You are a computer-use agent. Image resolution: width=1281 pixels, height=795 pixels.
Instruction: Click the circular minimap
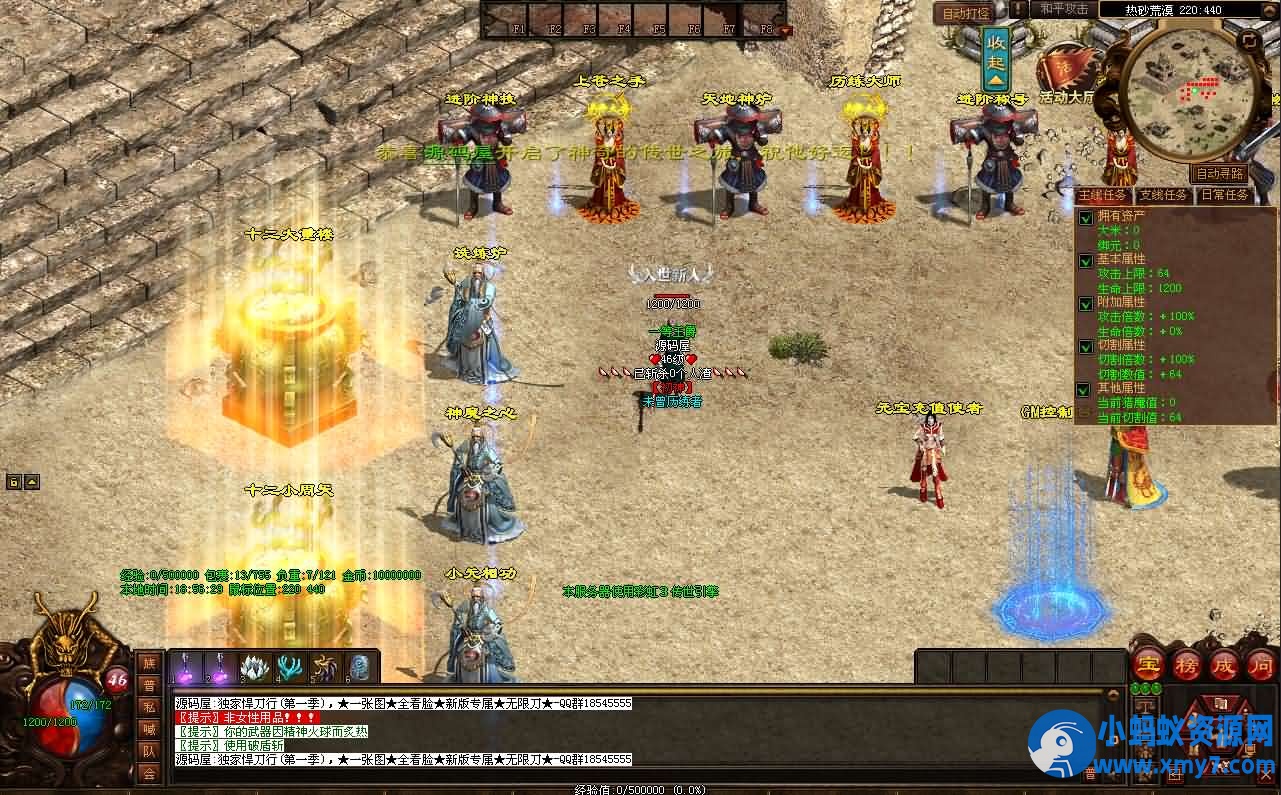[1190, 91]
